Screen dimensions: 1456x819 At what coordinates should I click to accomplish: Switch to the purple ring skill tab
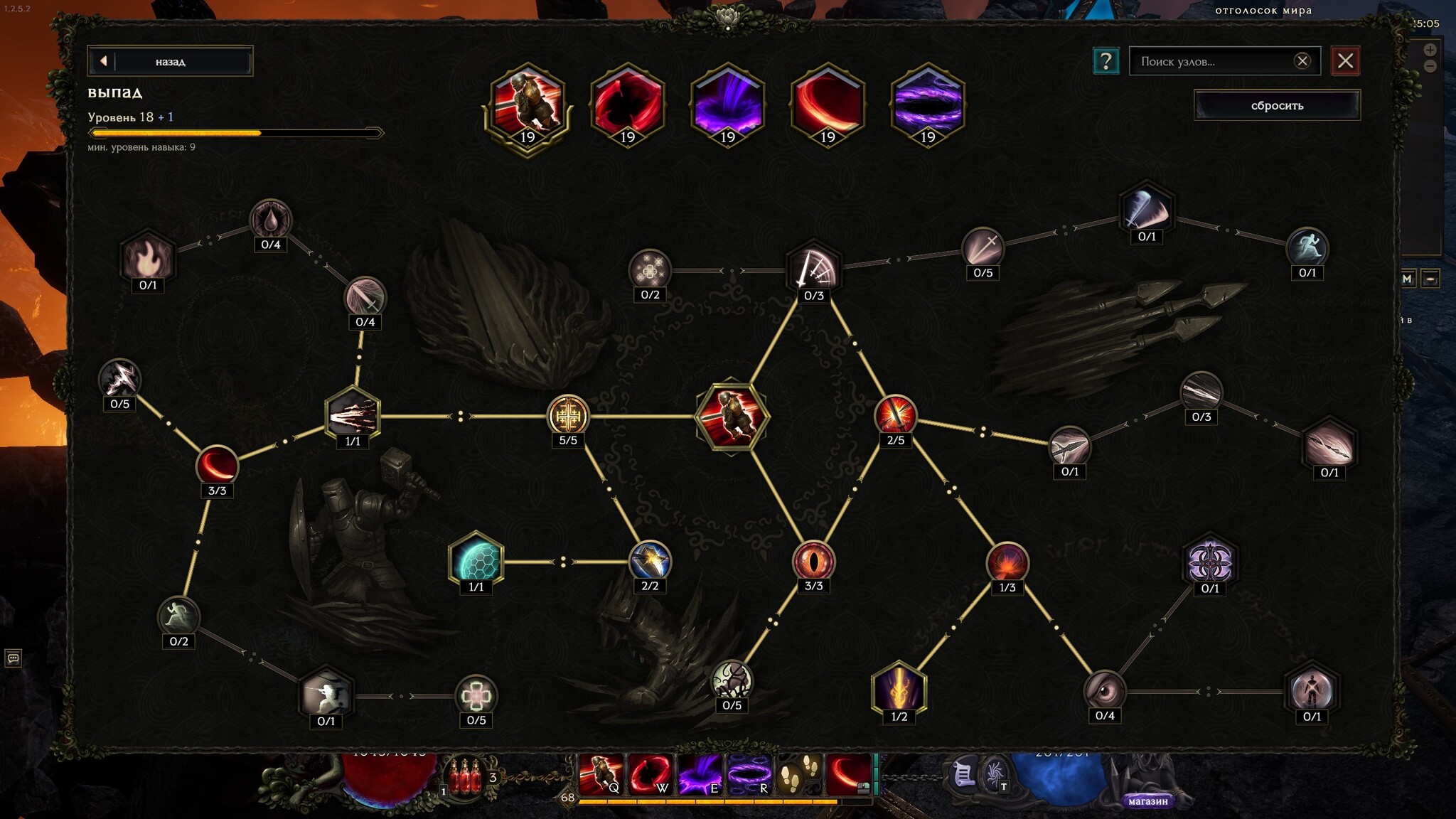click(928, 104)
